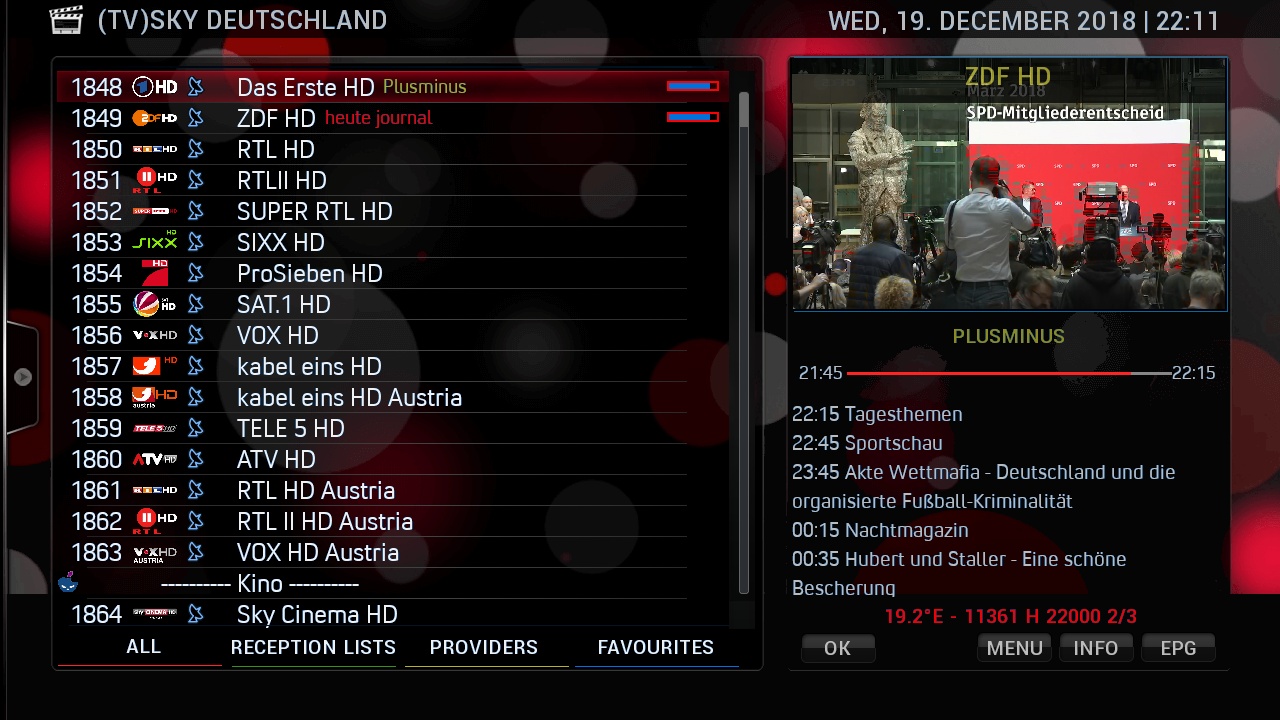Select TELE 5 HD channel

click(290, 428)
